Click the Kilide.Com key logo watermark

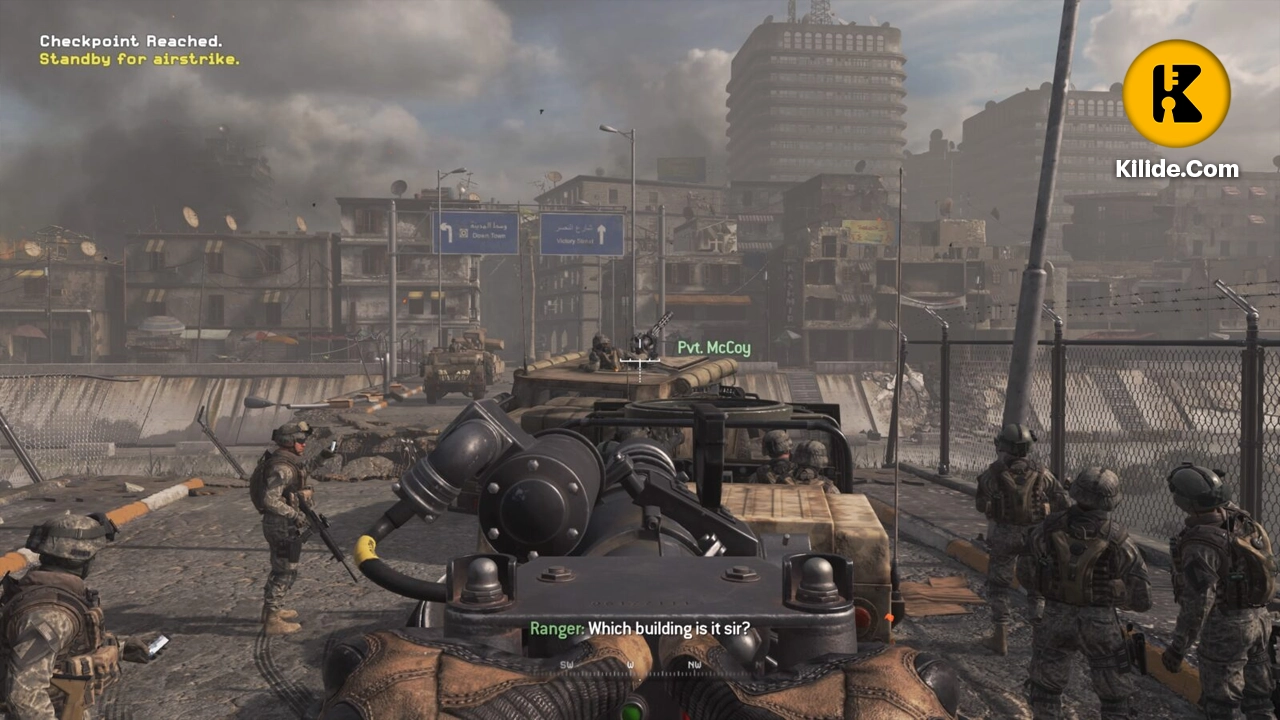click(x=1176, y=93)
